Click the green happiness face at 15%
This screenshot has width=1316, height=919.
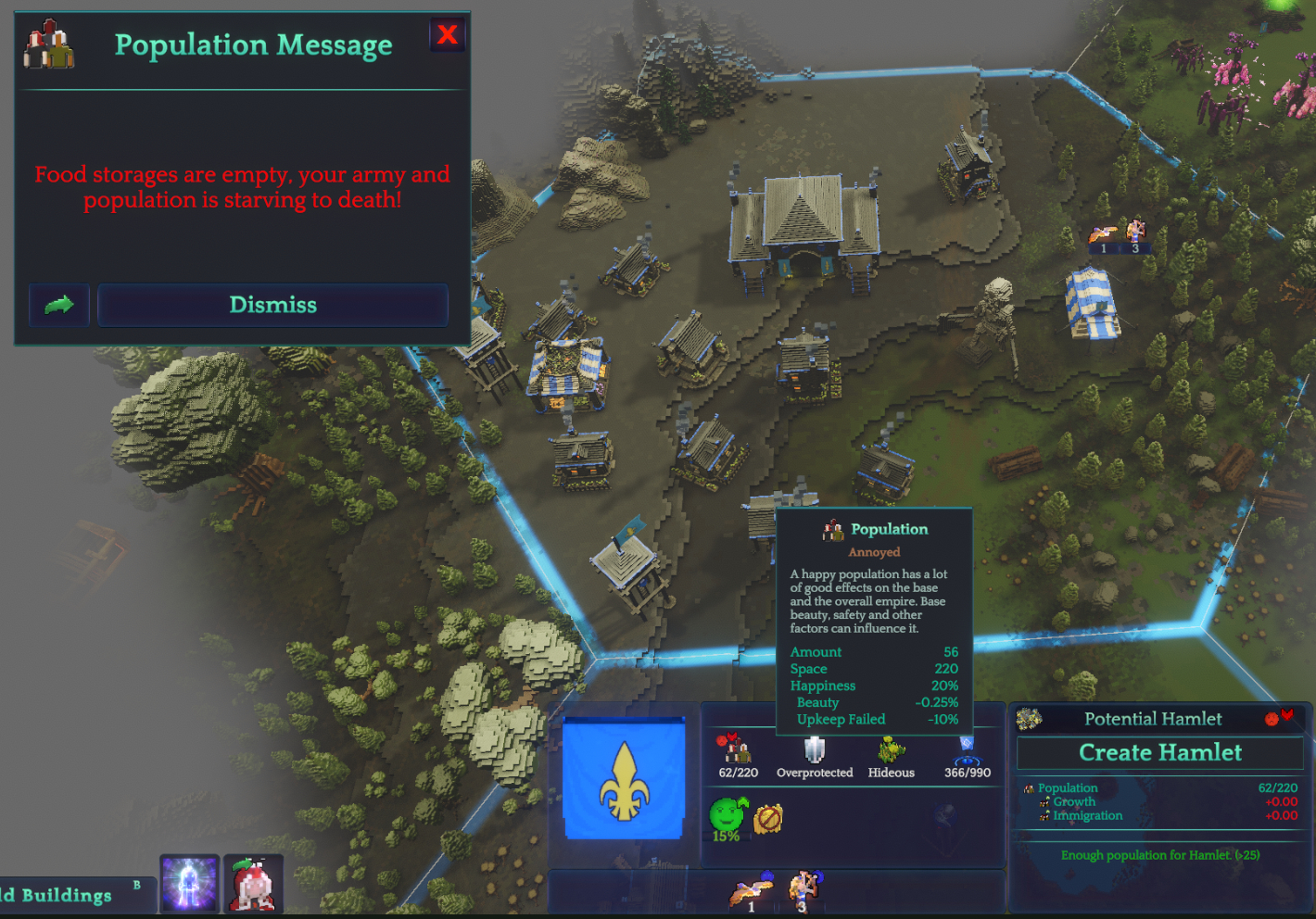pyautogui.click(x=725, y=813)
